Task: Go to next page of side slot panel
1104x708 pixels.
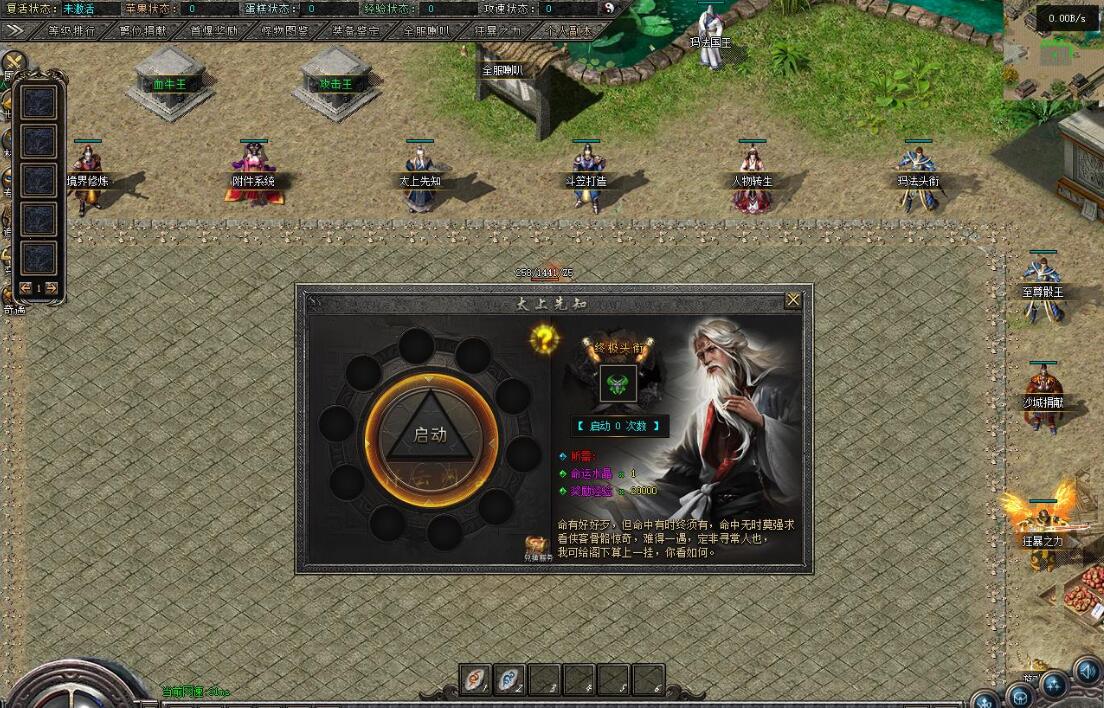Action: click(x=51, y=288)
